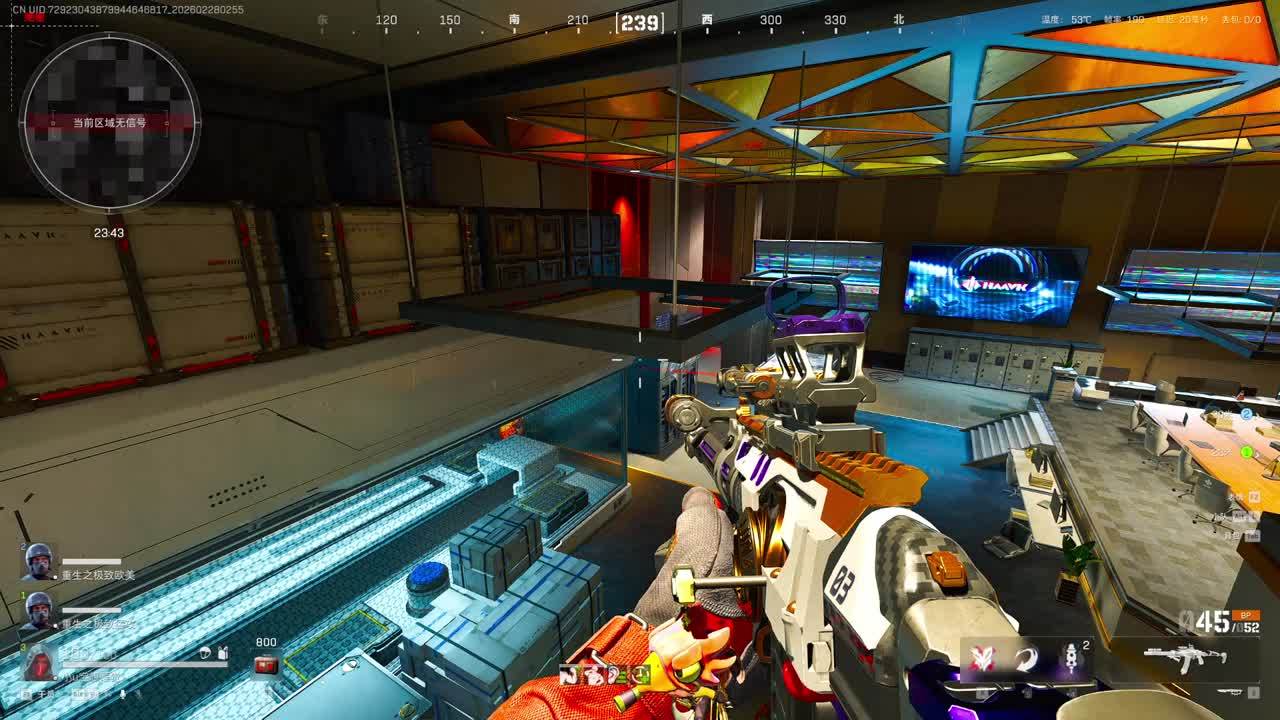Click the red hooded player portrait

[39, 662]
